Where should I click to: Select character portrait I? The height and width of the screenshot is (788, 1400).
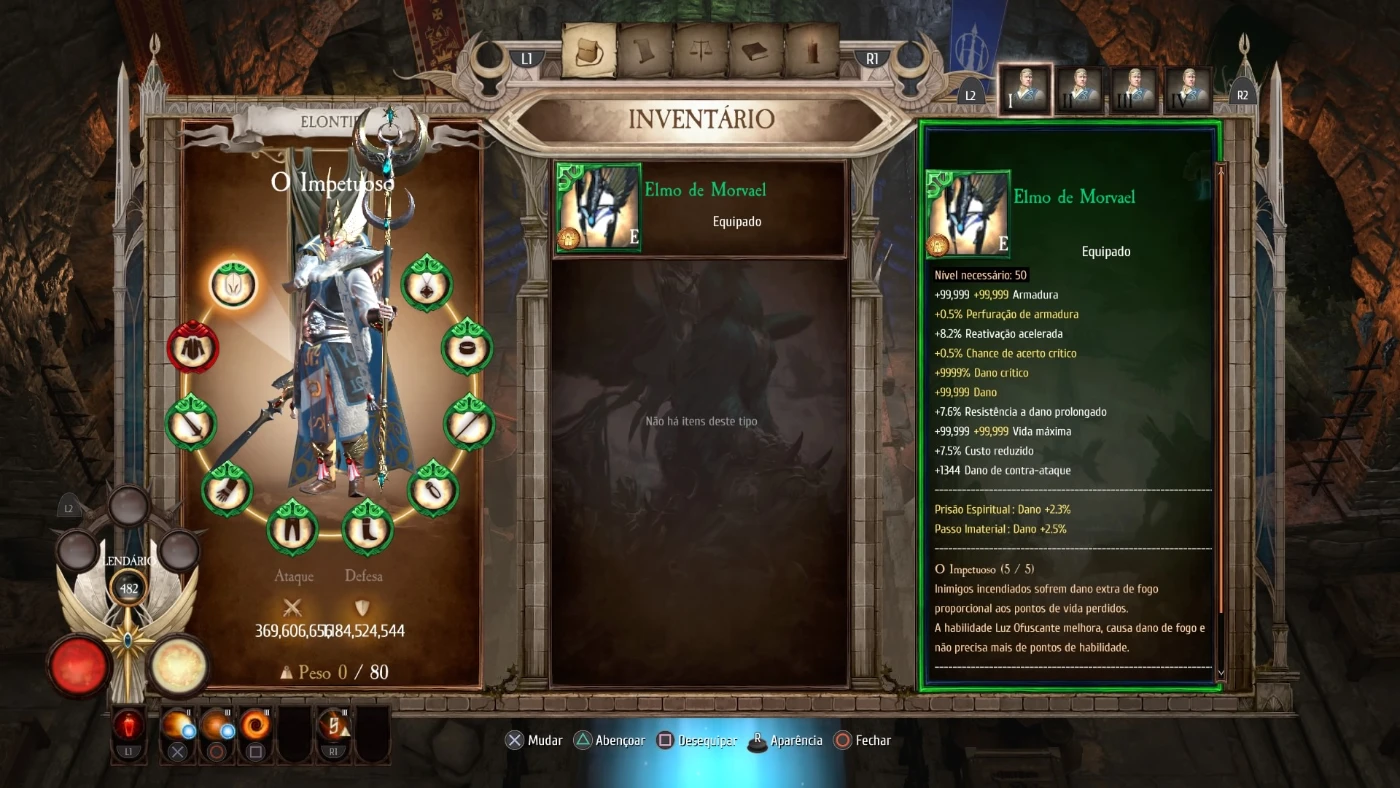point(1025,90)
